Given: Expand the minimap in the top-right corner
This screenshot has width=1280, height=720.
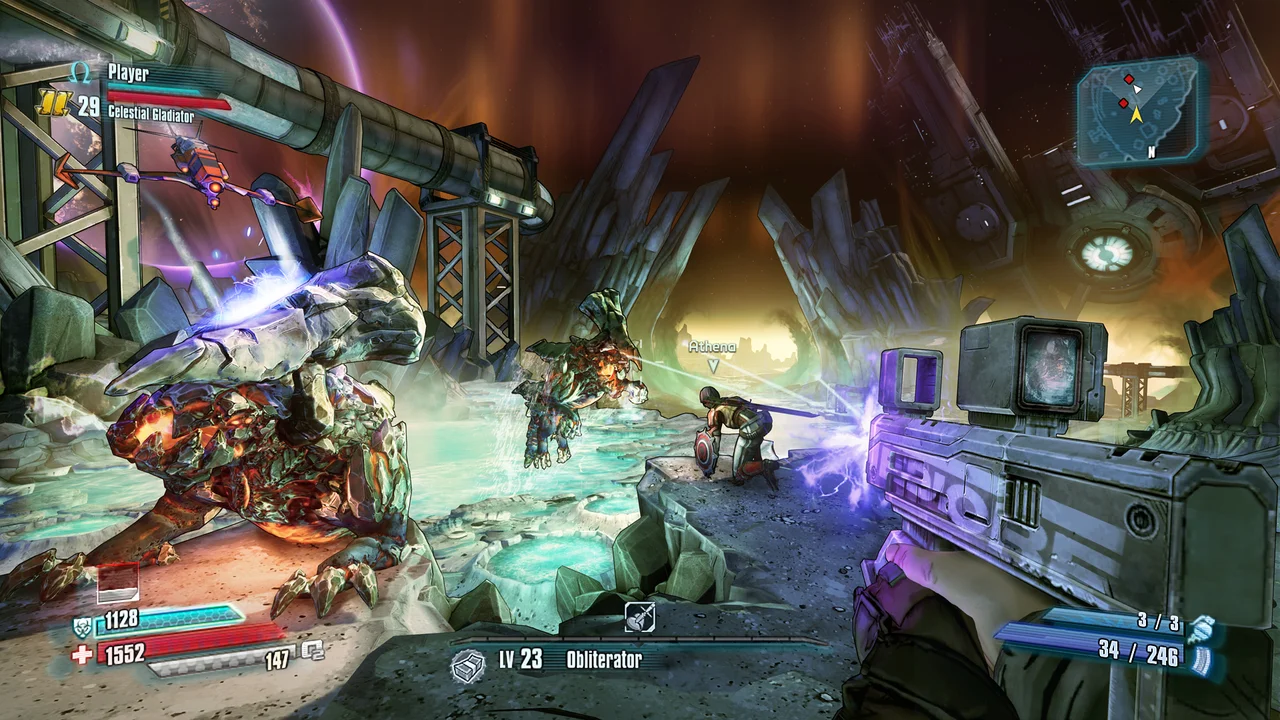Looking at the screenshot, I should click(1140, 110).
